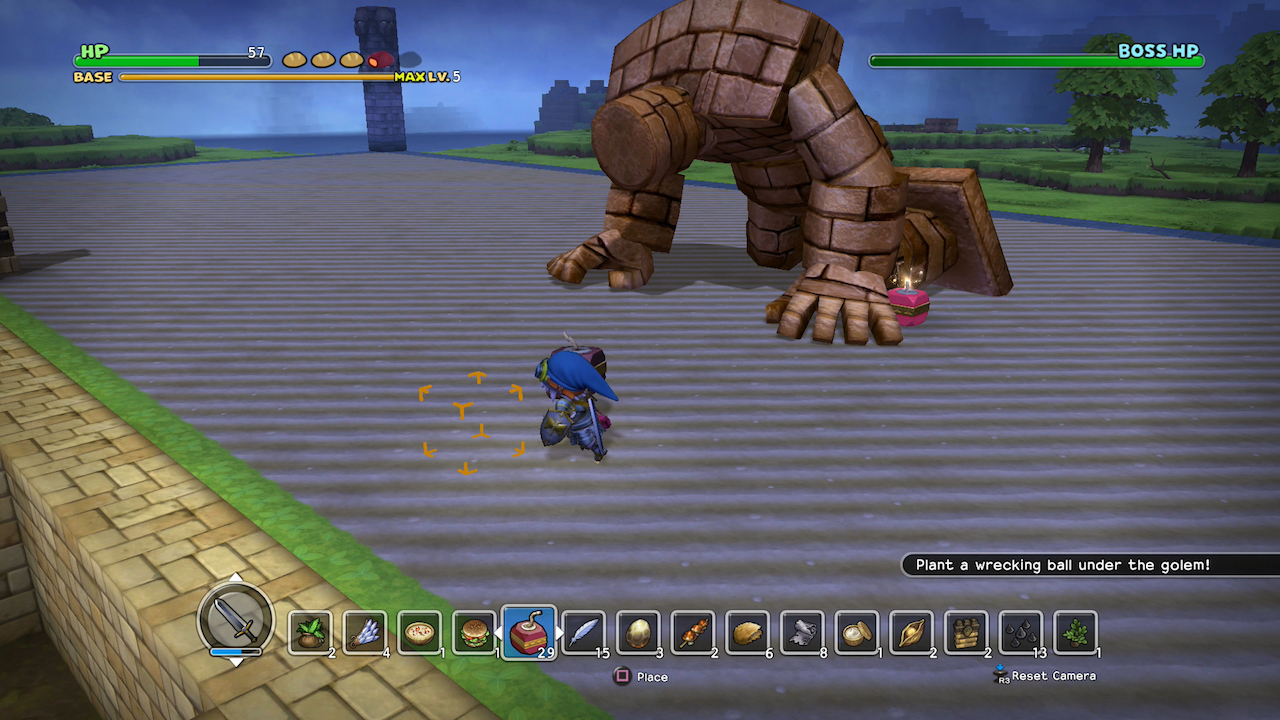
Task: Select the oil droplets item slot
Action: [1020, 630]
